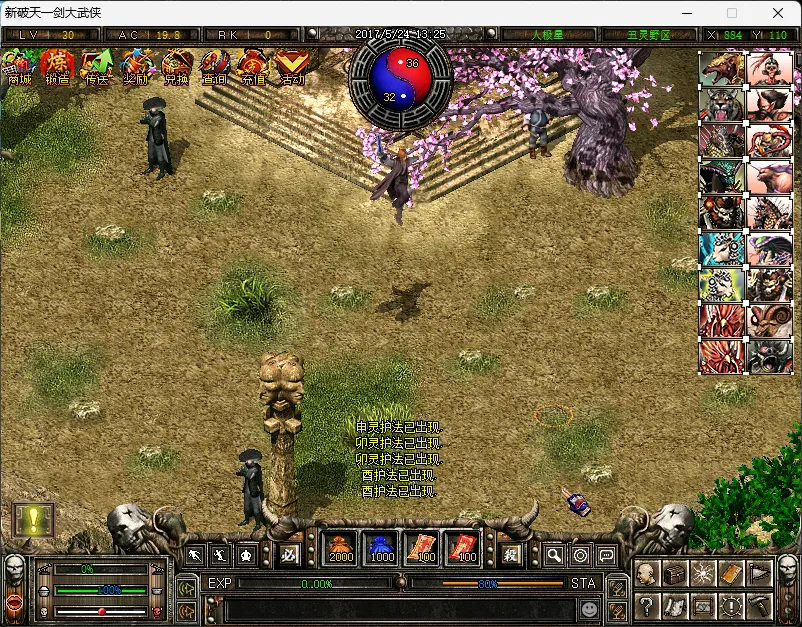Use the blue potion slot with 1000

tap(381, 548)
